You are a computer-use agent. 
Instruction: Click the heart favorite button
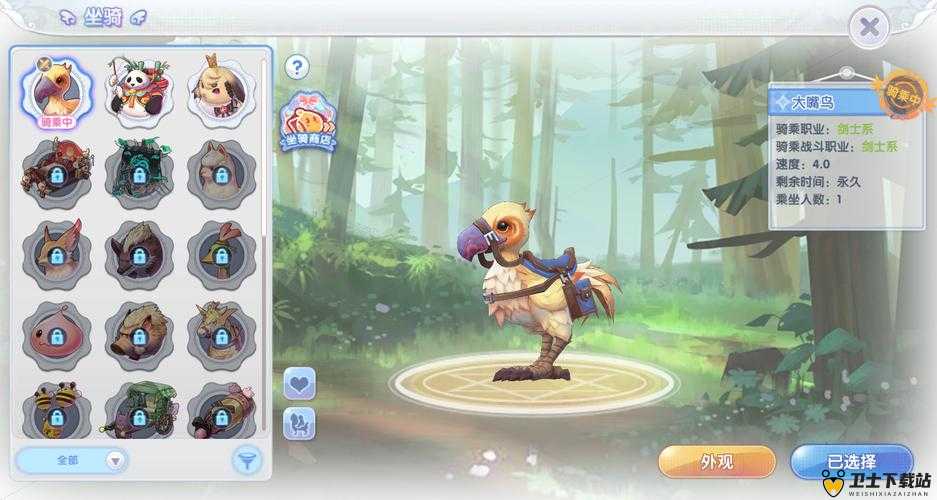(x=300, y=382)
